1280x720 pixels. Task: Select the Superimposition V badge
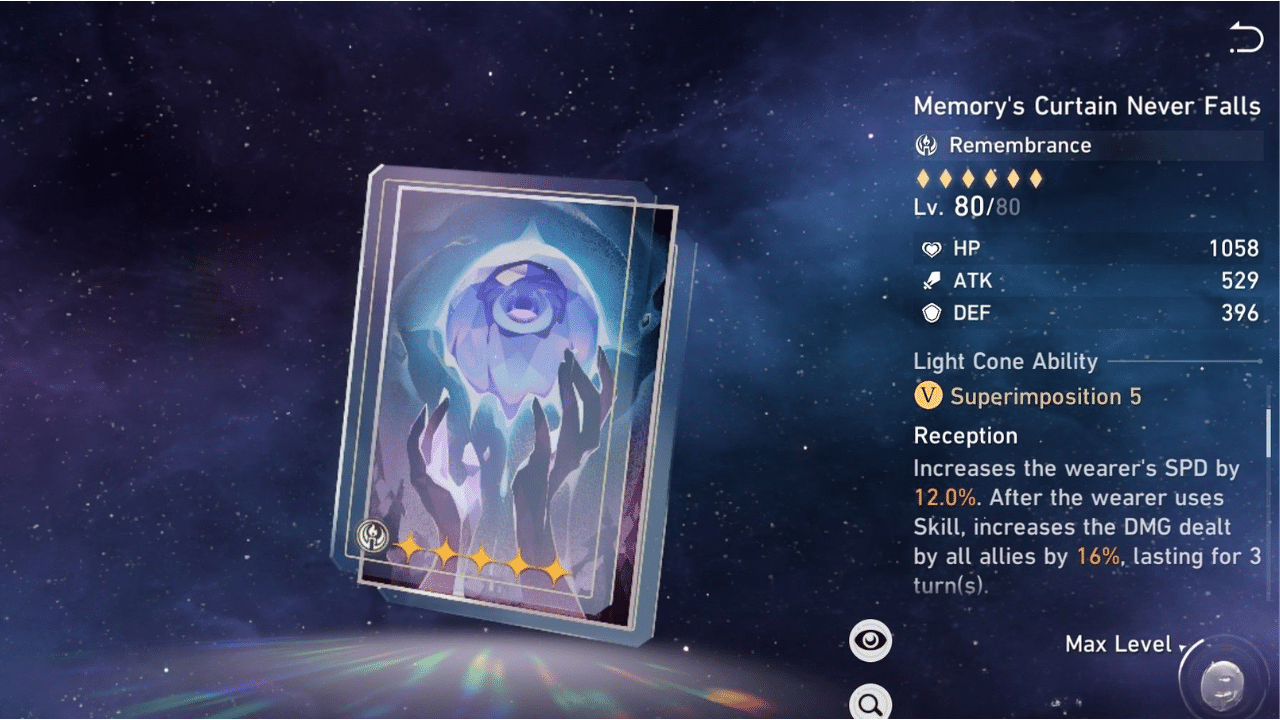click(x=928, y=396)
